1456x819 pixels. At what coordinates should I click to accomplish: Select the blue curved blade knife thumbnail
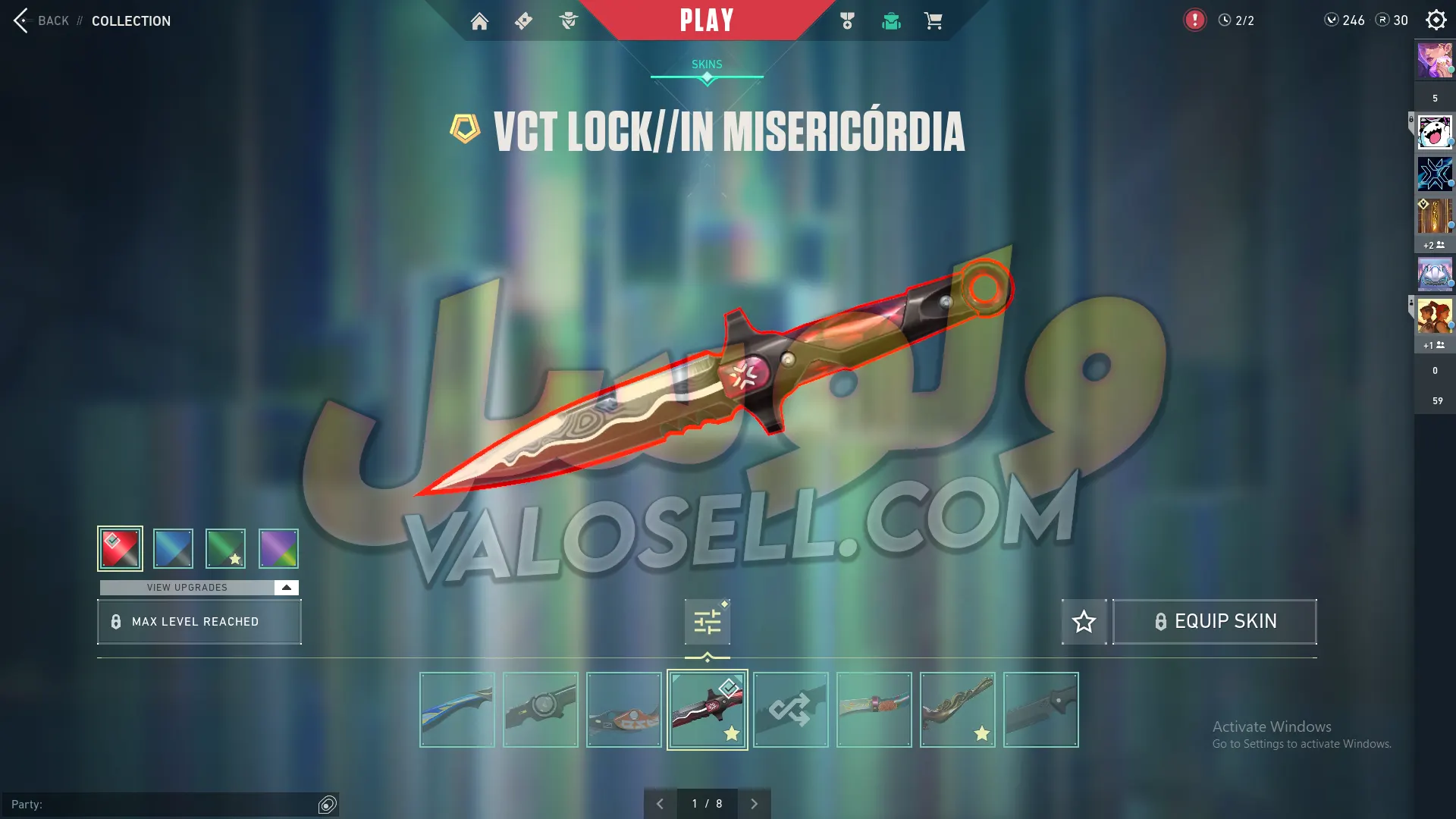pos(457,710)
